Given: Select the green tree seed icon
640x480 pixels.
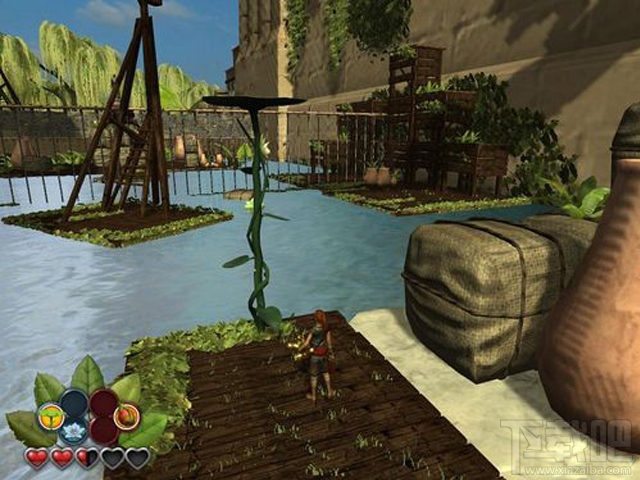Looking at the screenshot, I should 50,415.
